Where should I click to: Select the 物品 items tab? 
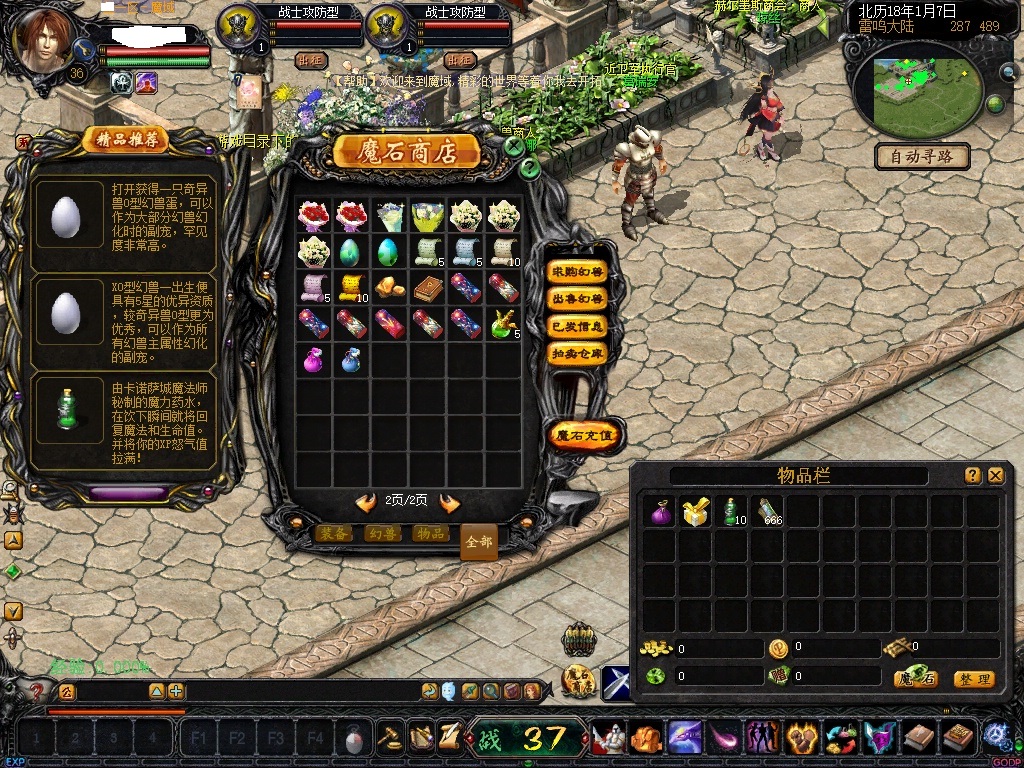tap(430, 534)
